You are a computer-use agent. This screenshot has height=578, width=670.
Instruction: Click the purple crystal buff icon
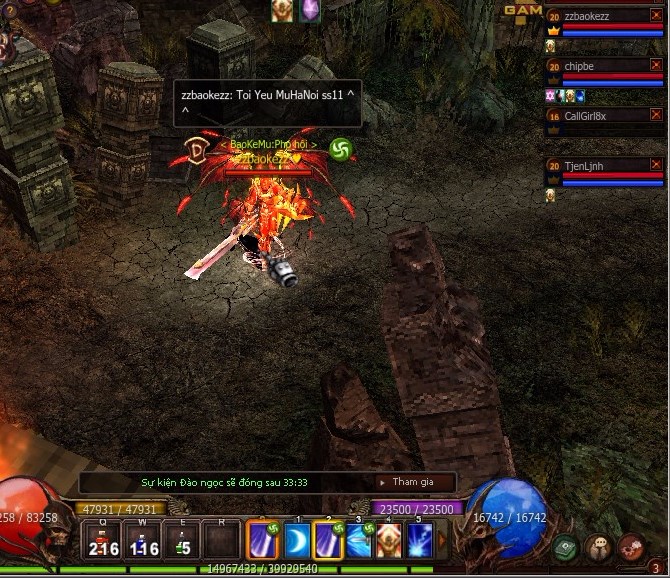[310, 10]
